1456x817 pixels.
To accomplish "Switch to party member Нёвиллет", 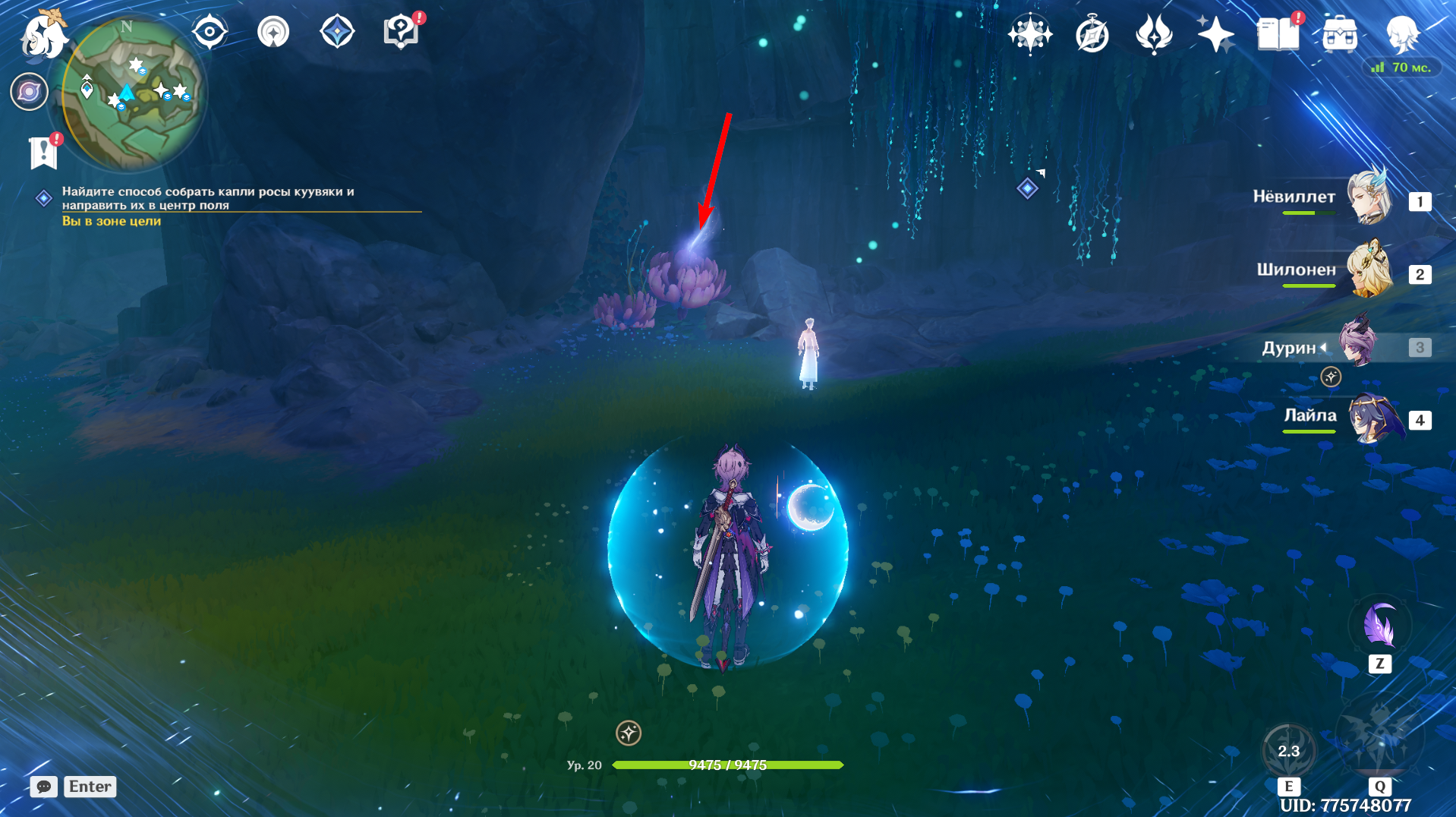I will tap(1369, 197).
